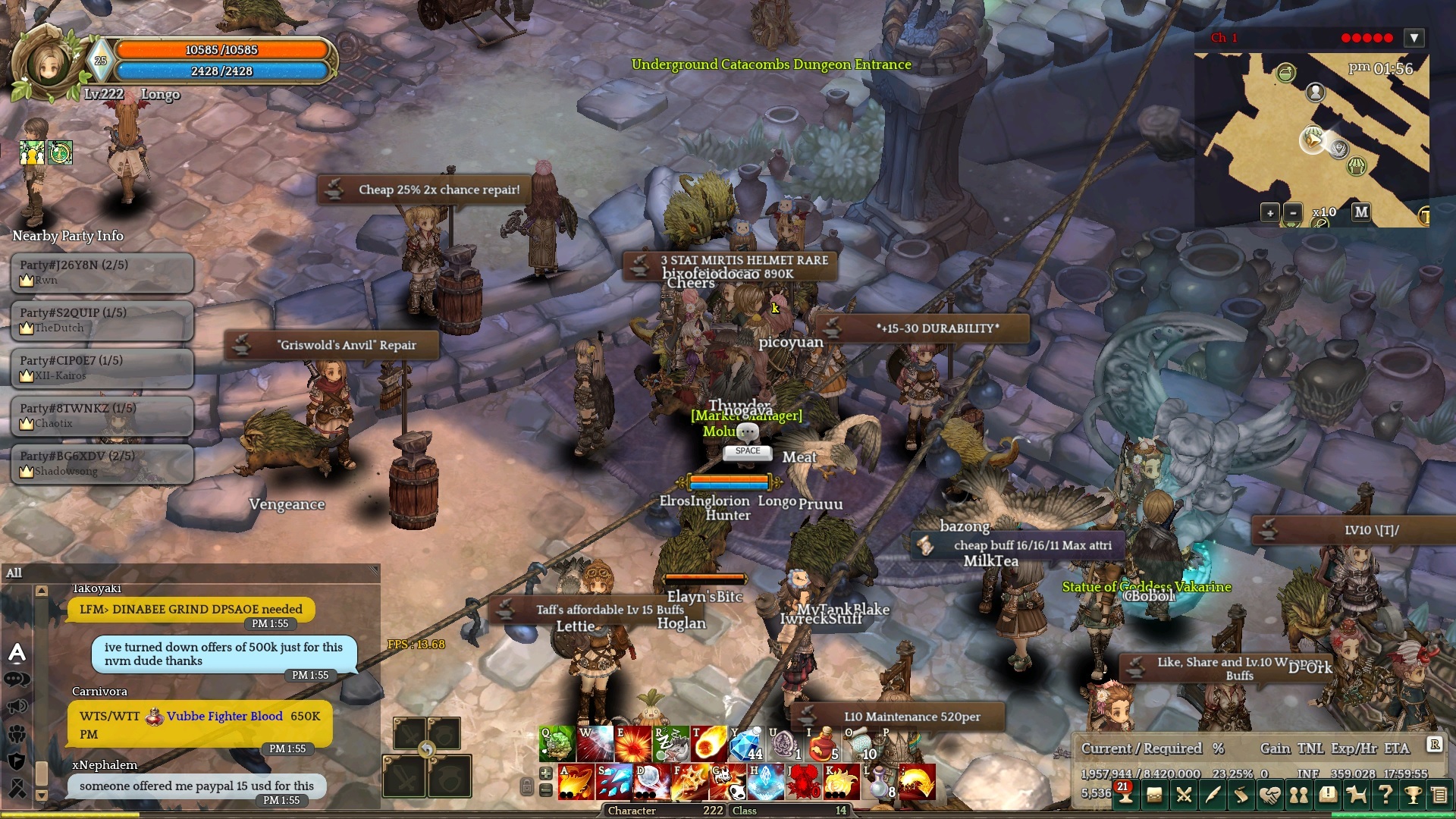Image resolution: width=1456 pixels, height=819 pixels.
Task: Open the full map with the M button
Action: coord(1361,212)
